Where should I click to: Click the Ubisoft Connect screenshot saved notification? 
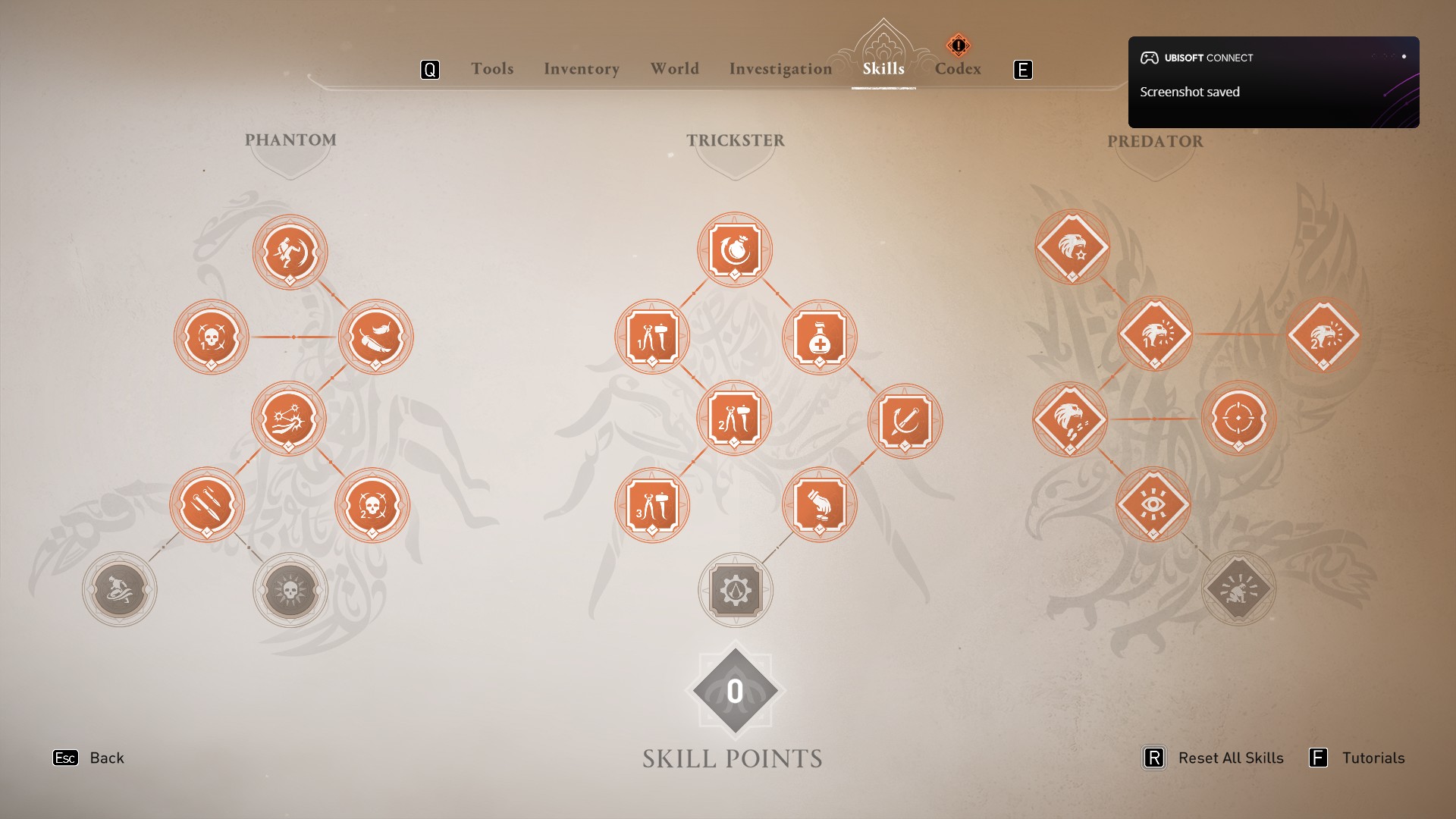(x=1273, y=82)
